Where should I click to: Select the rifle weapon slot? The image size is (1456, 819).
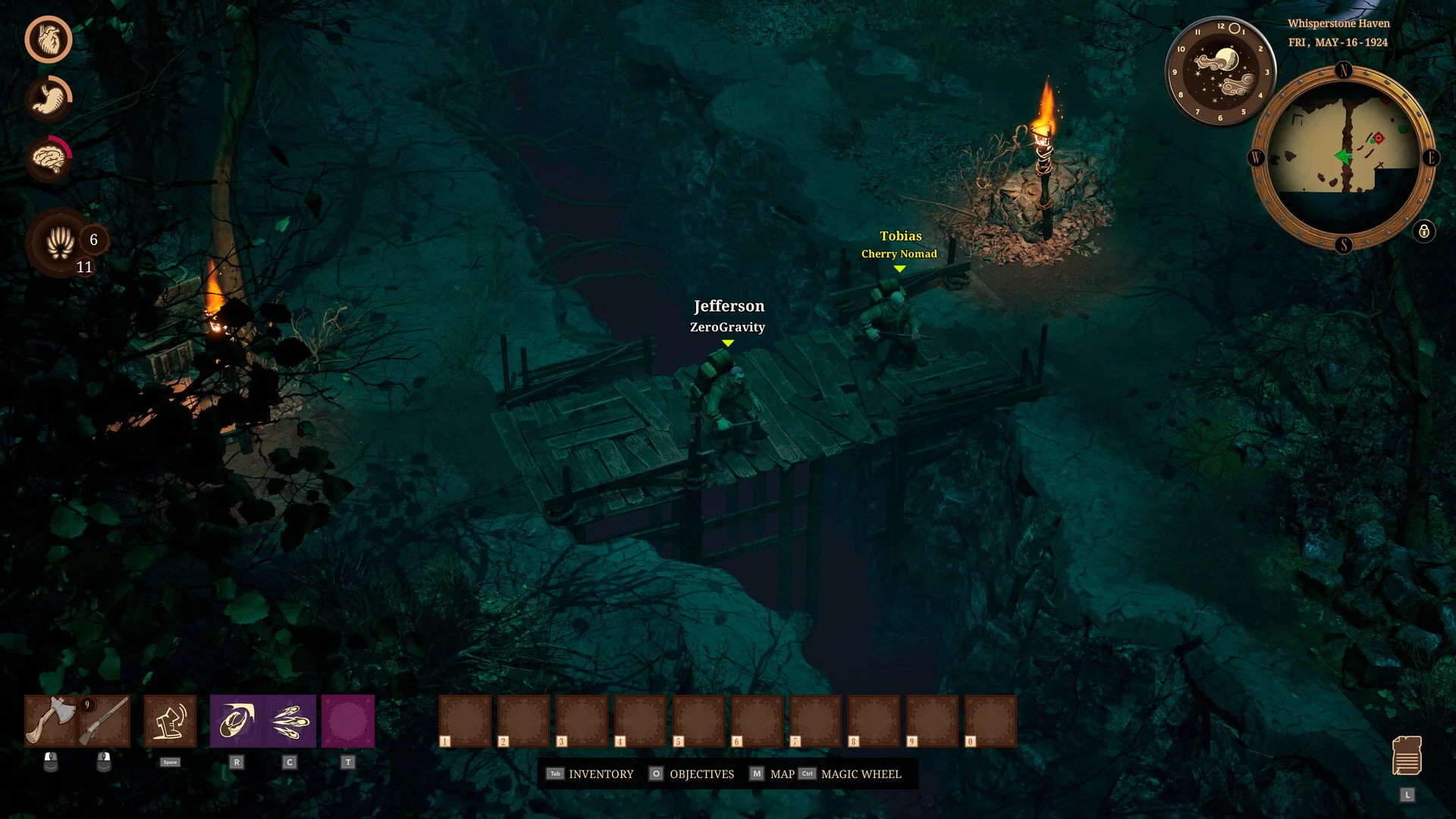104,720
